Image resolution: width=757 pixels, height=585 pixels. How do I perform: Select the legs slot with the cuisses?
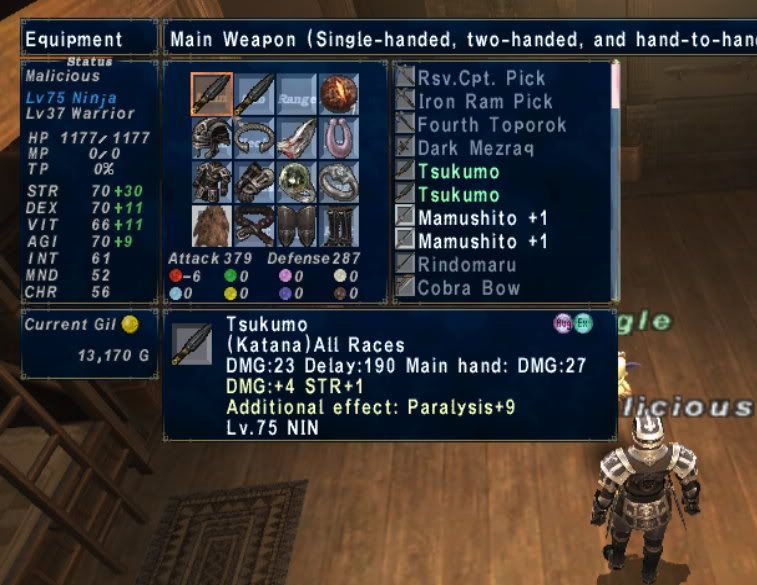297,225
